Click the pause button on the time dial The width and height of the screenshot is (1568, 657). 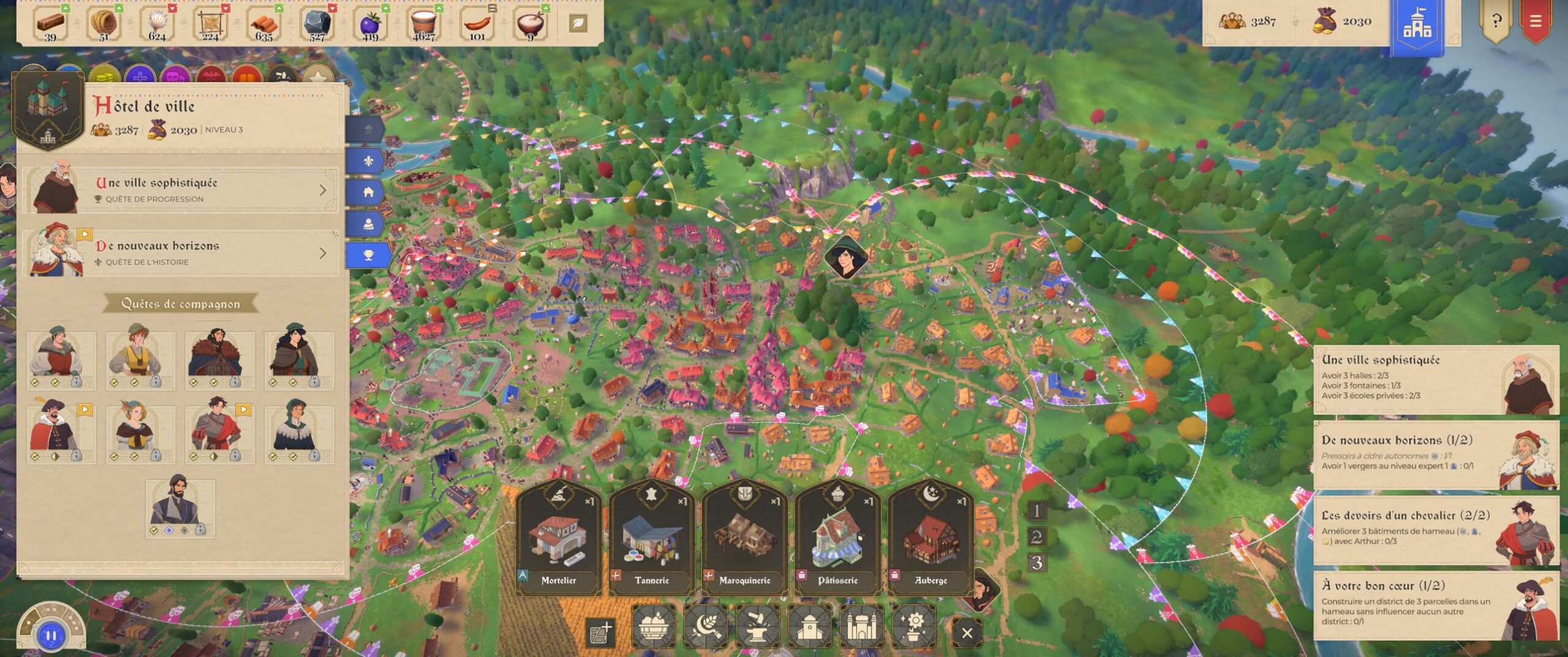[51, 636]
